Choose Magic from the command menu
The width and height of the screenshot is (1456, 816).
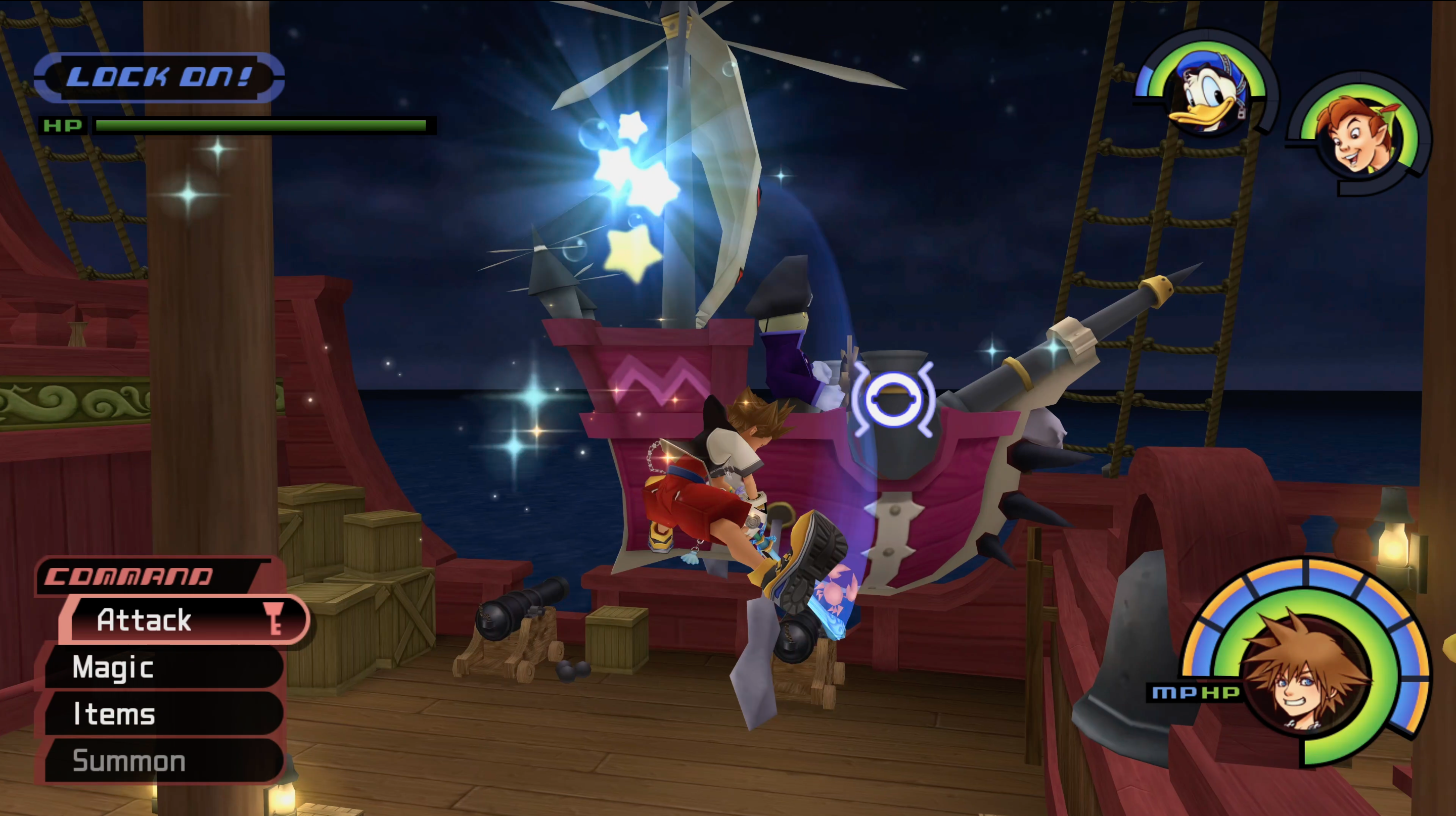click(x=164, y=667)
